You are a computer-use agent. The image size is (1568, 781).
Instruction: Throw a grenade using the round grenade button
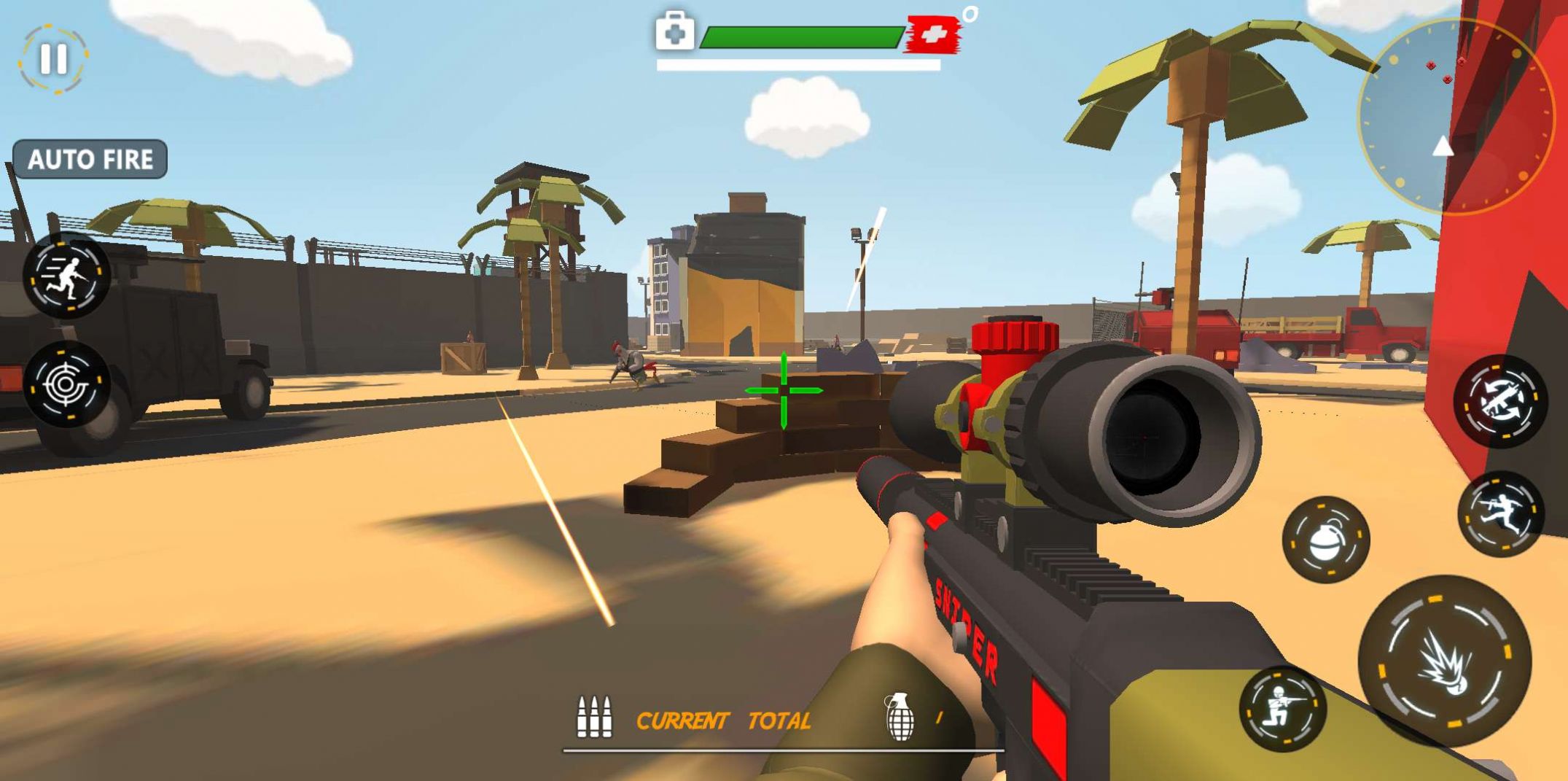[1326, 540]
